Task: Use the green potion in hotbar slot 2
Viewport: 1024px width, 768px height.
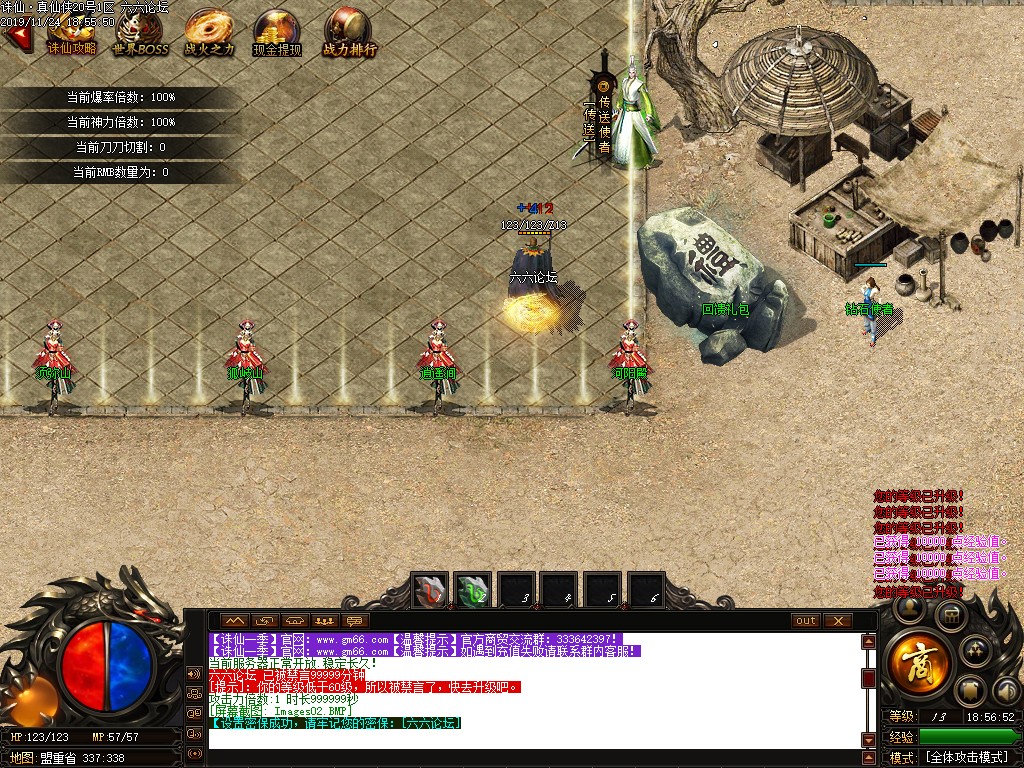Action: [472, 590]
